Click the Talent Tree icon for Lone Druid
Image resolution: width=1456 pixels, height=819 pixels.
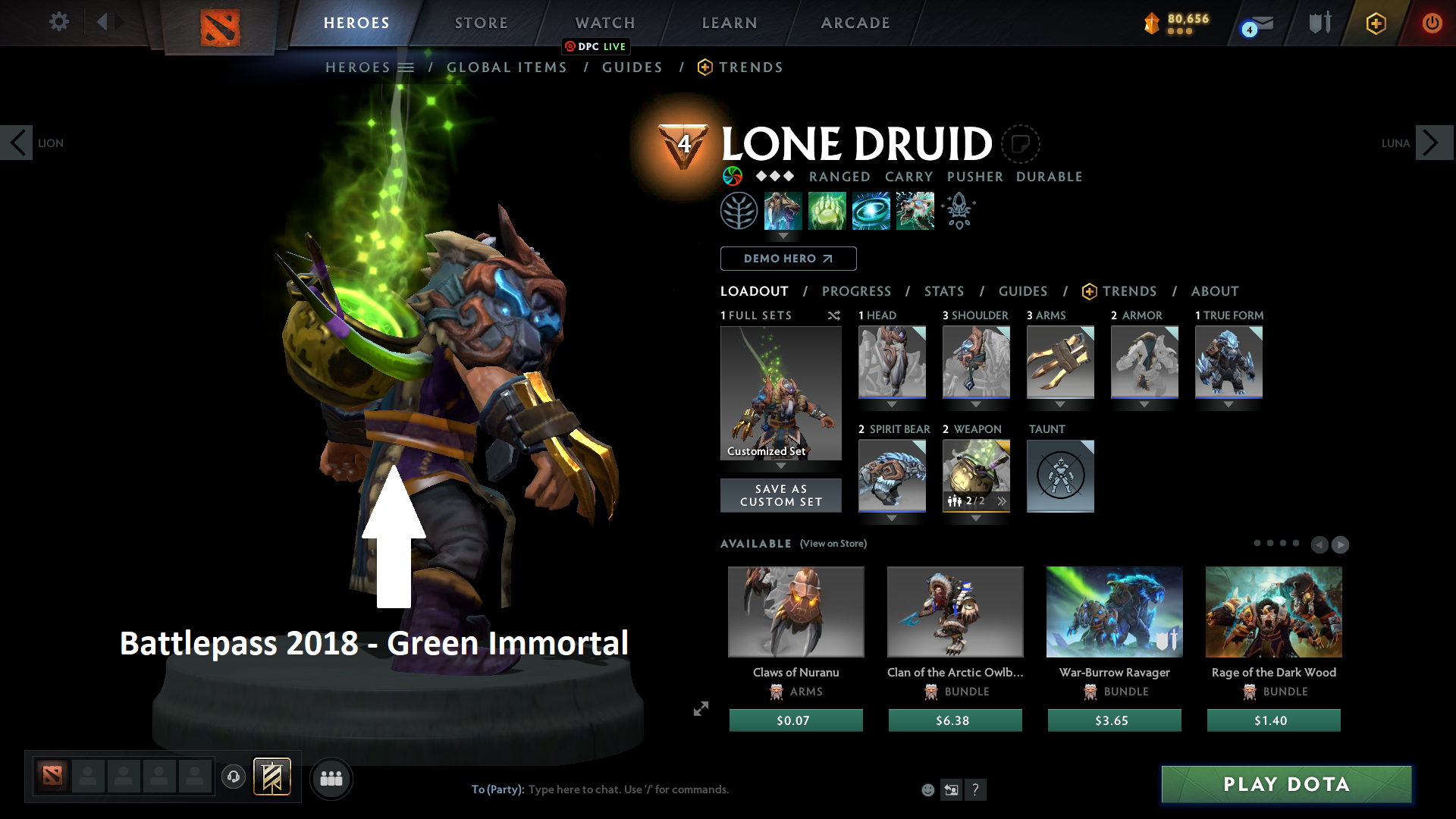739,210
